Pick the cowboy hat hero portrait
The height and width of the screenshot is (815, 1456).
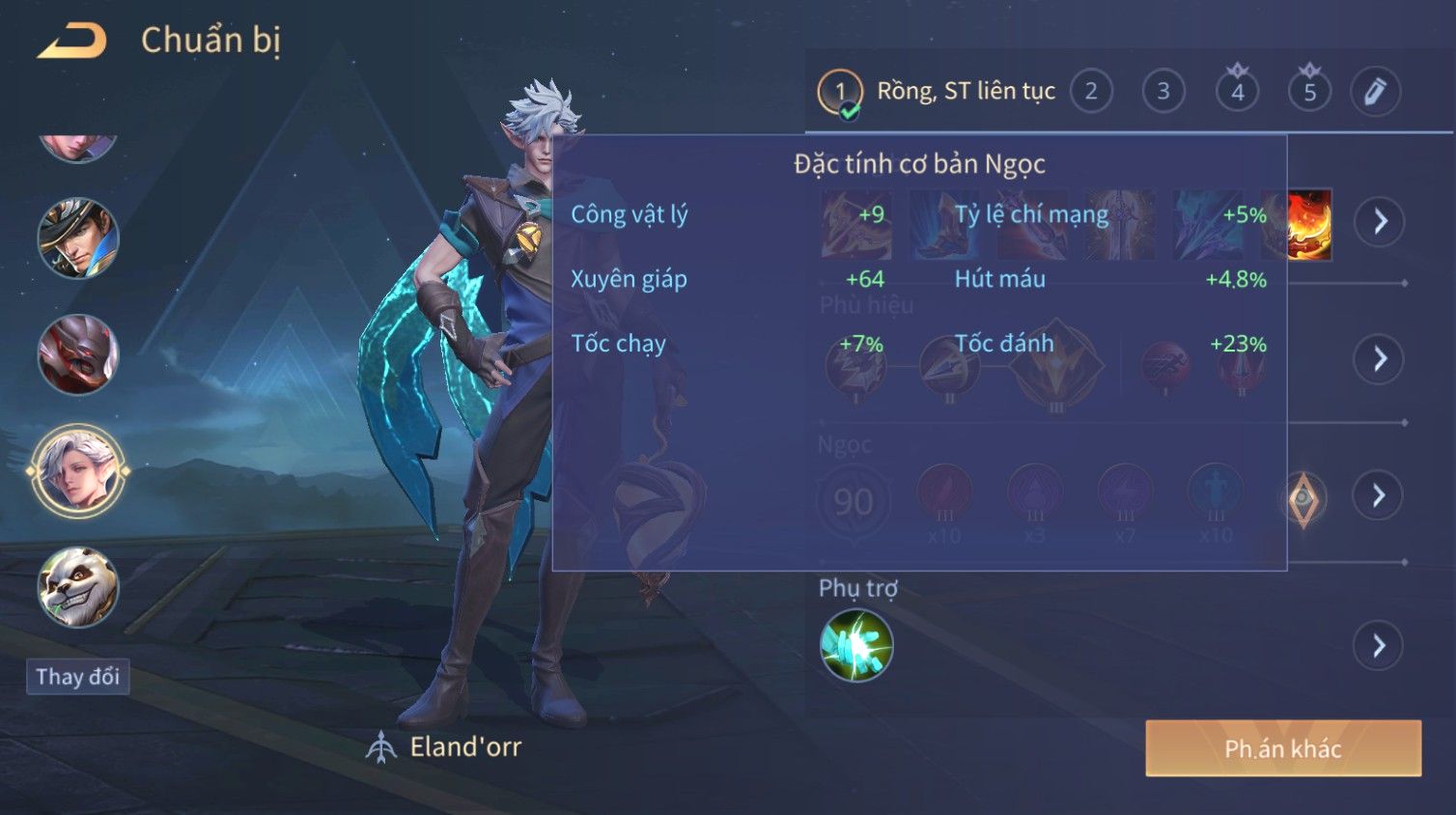78,239
